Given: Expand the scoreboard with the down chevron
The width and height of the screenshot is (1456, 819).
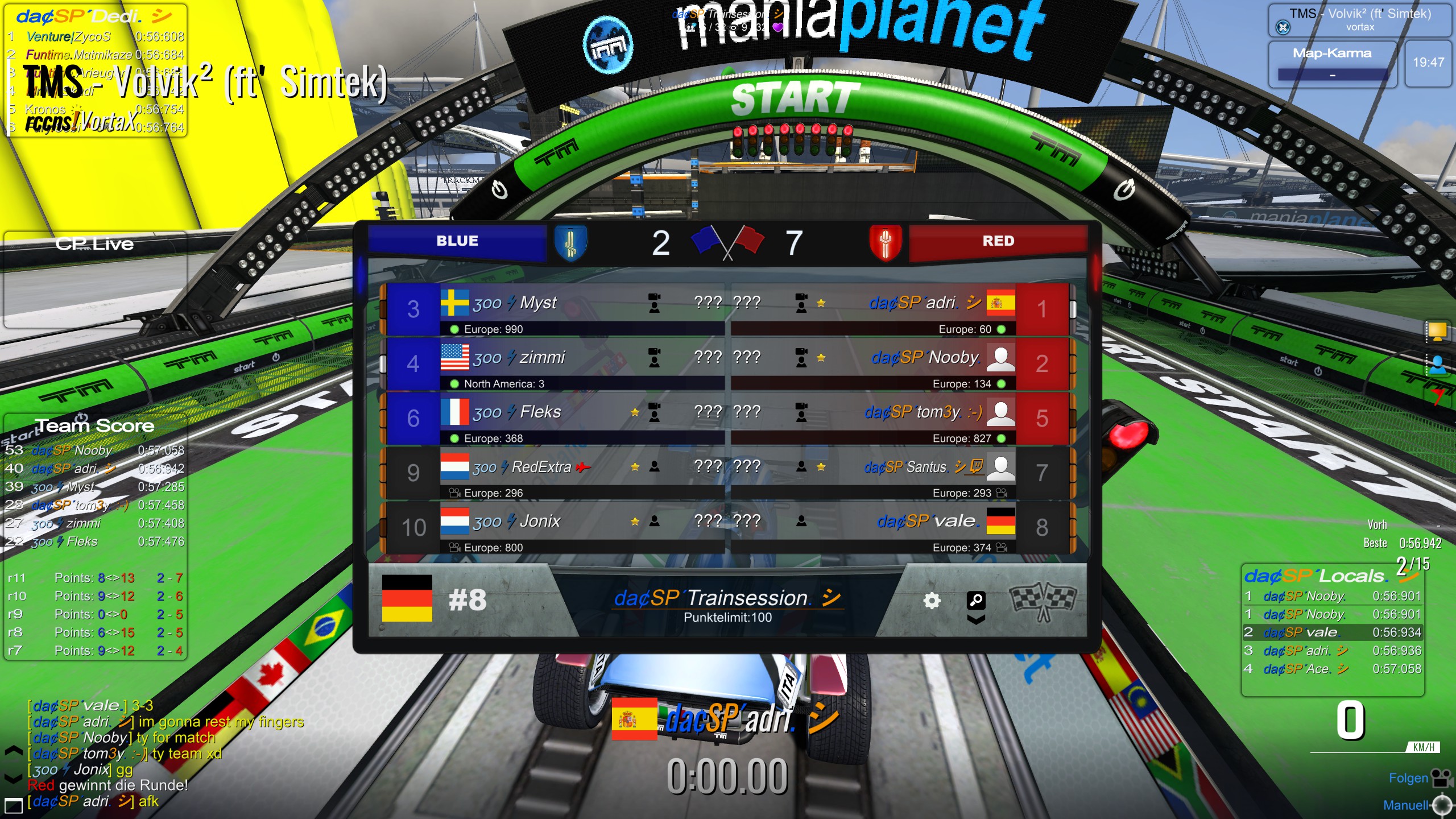Looking at the screenshot, I should [x=975, y=619].
